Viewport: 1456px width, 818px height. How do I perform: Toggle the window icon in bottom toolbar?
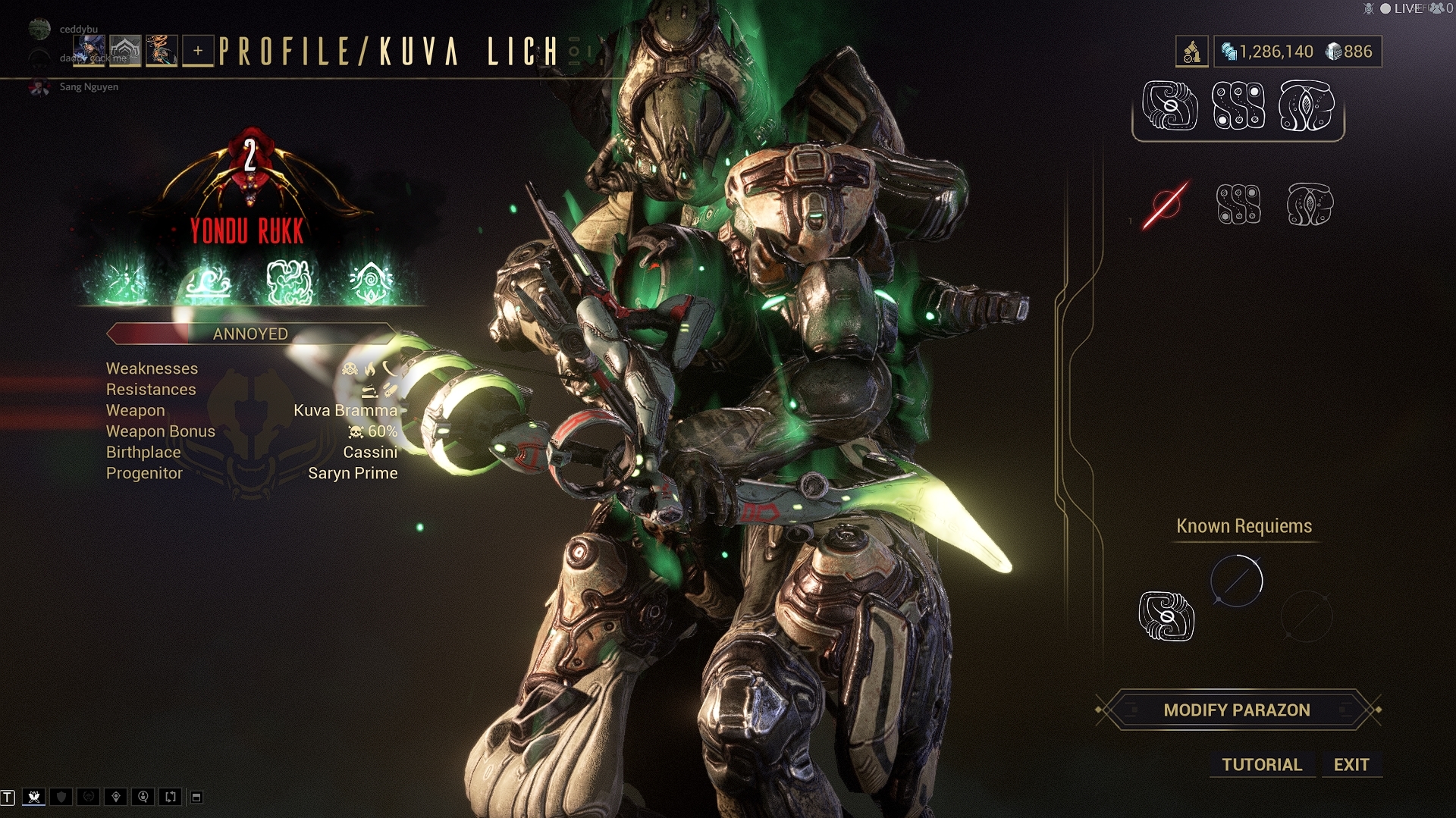pos(196,797)
